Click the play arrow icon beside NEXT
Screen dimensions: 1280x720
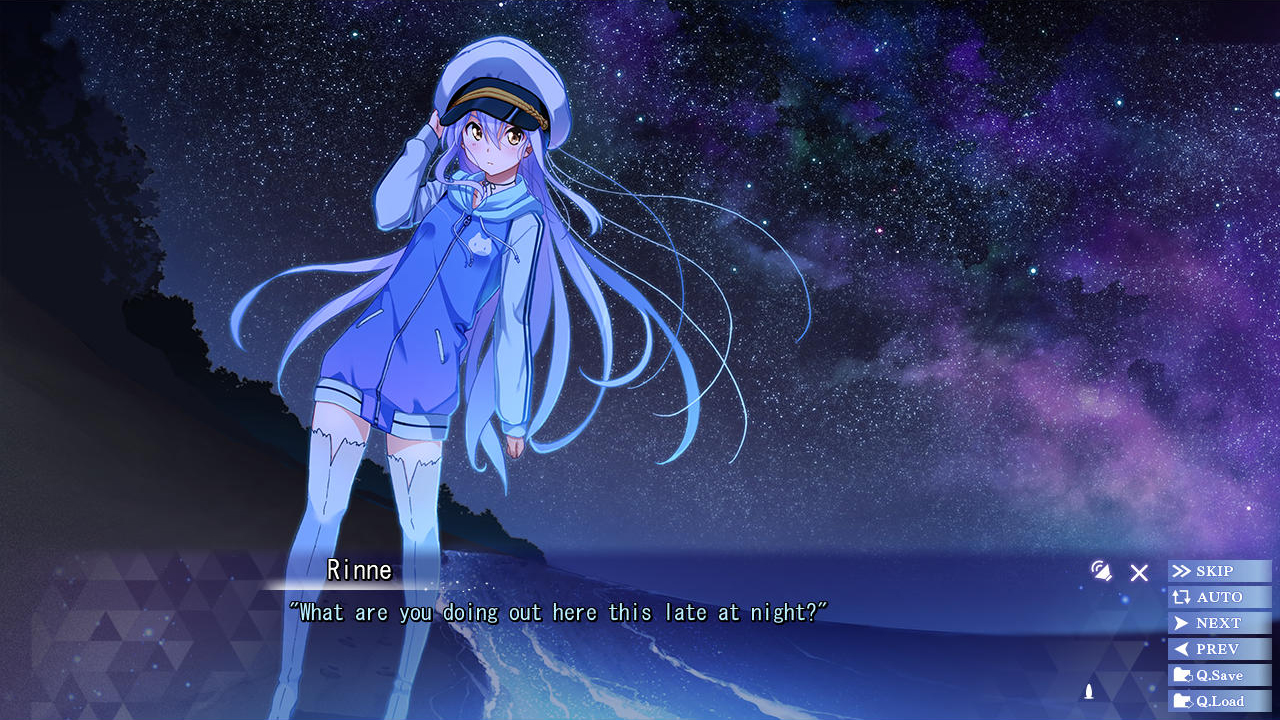1184,623
